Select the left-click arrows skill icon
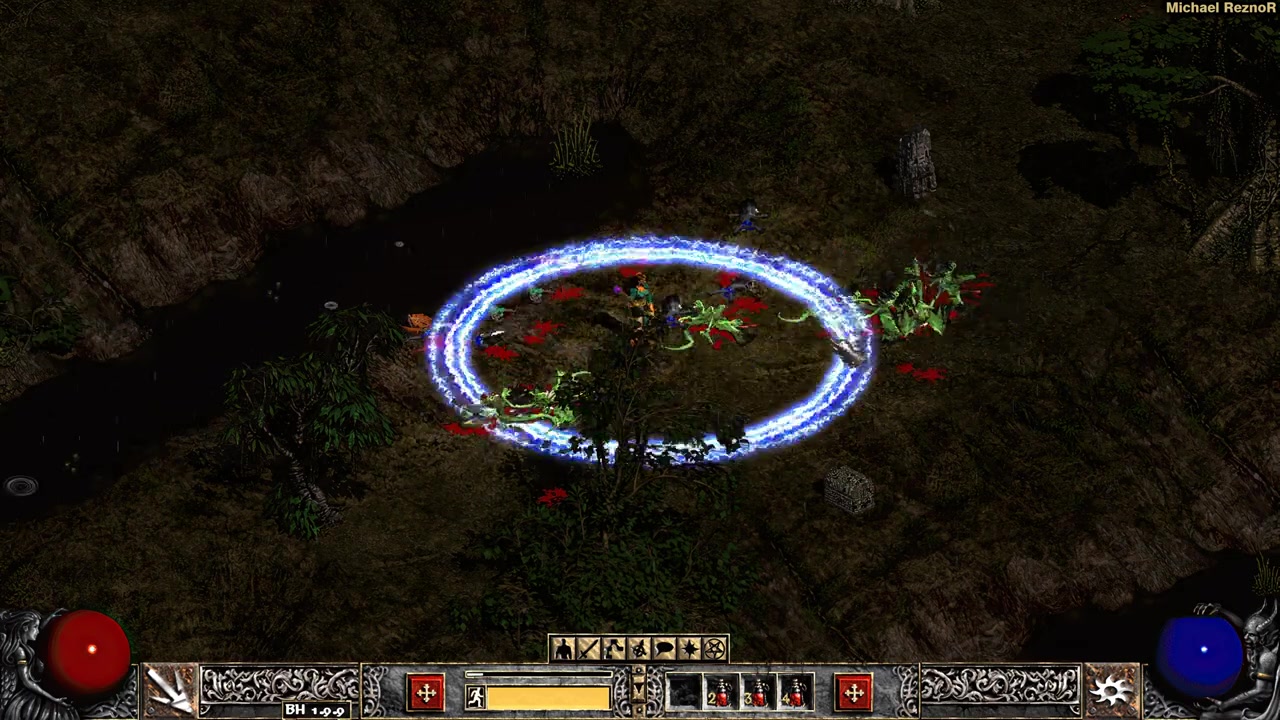 point(169,689)
